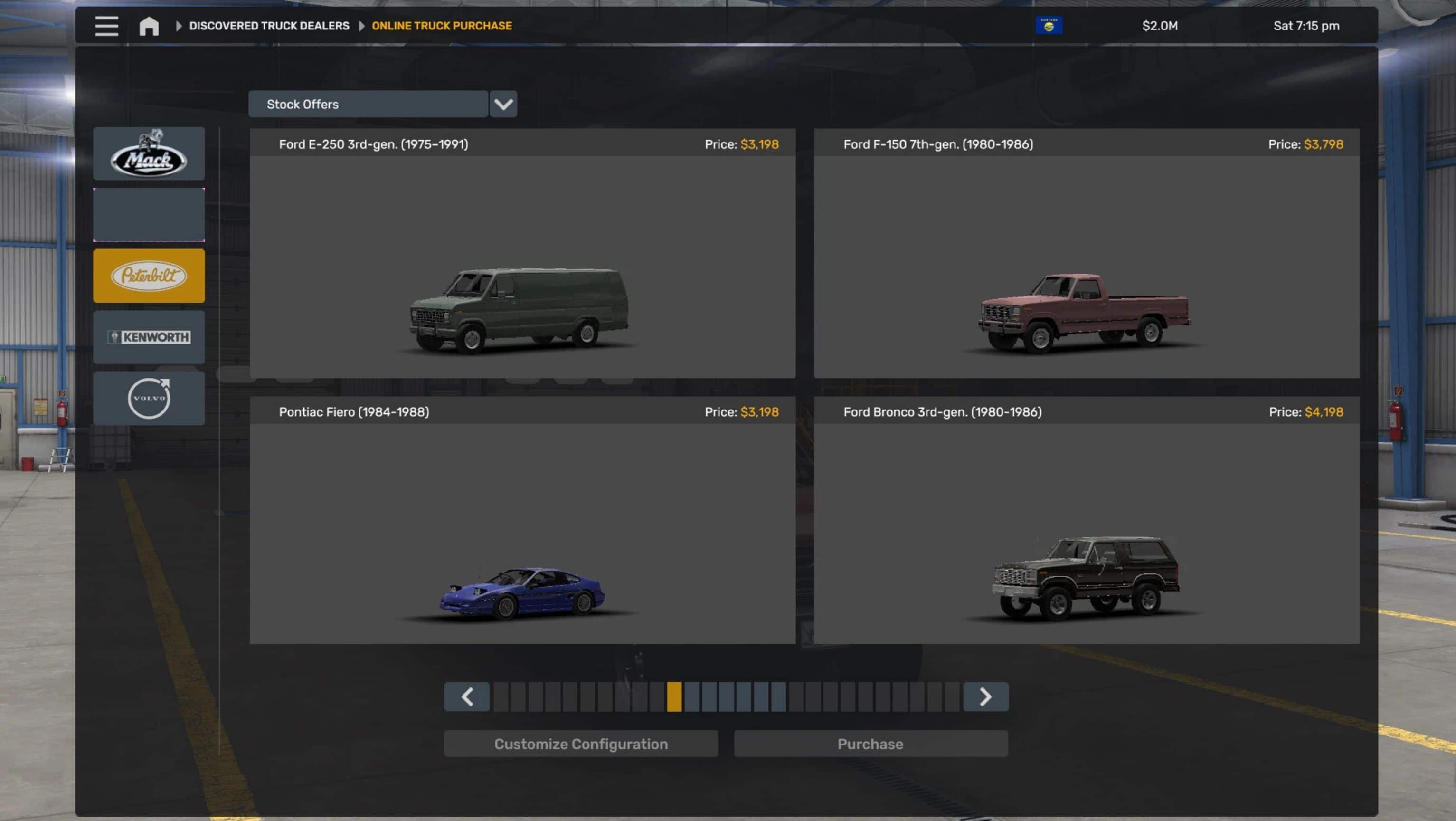The image size is (1456, 821).
Task: Click the Portland city flag icon
Action: pyautogui.click(x=1049, y=25)
